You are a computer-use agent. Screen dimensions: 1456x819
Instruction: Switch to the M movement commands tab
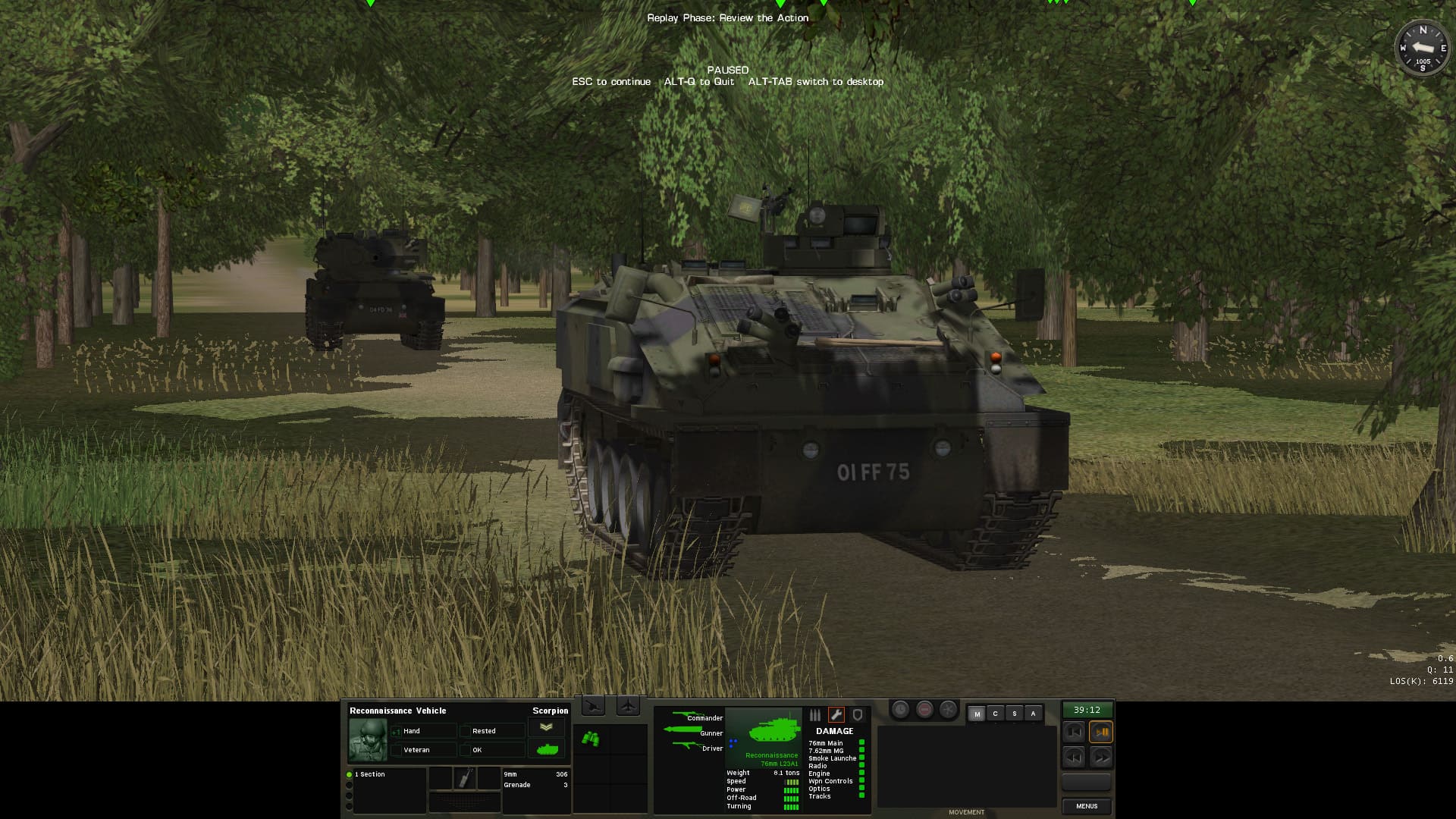pyautogui.click(x=977, y=714)
